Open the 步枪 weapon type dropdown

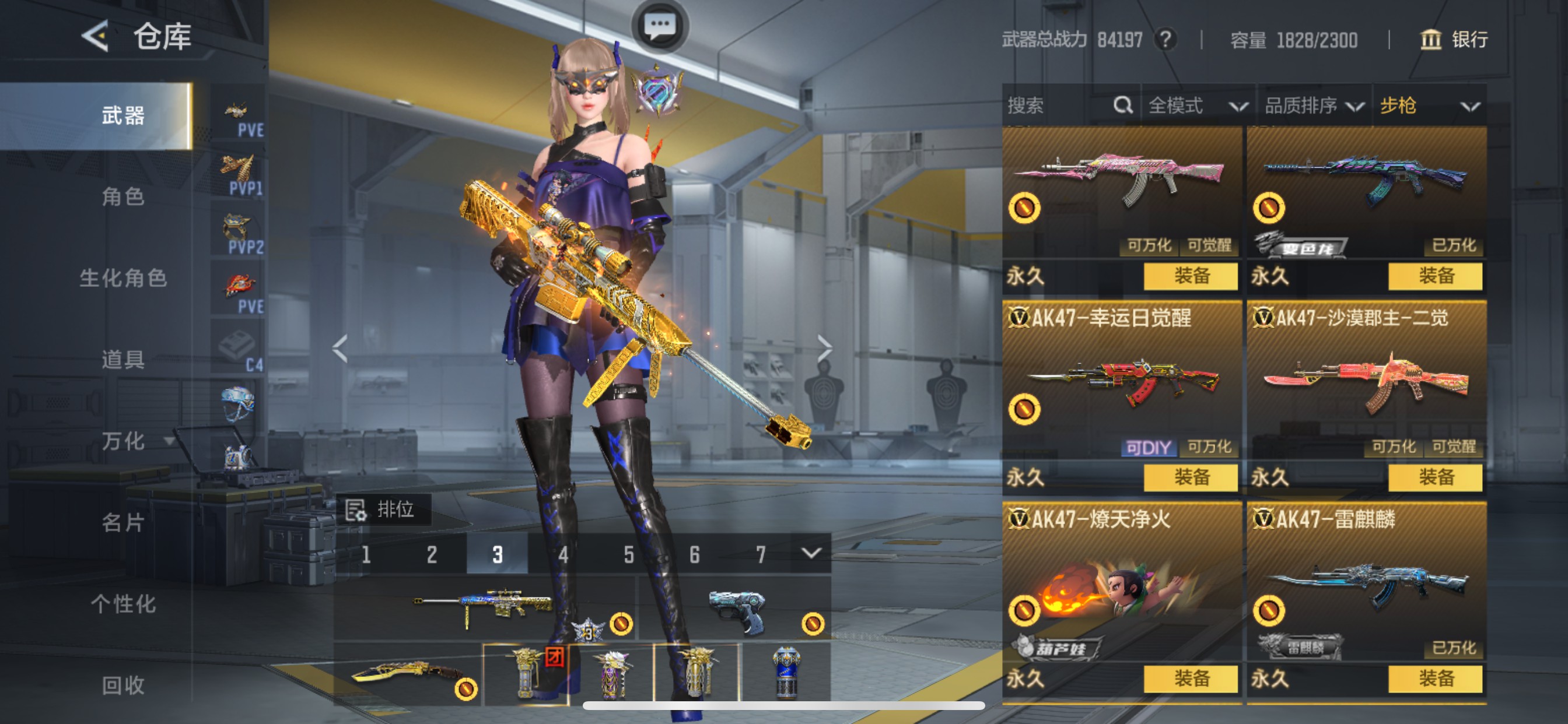tap(1428, 106)
